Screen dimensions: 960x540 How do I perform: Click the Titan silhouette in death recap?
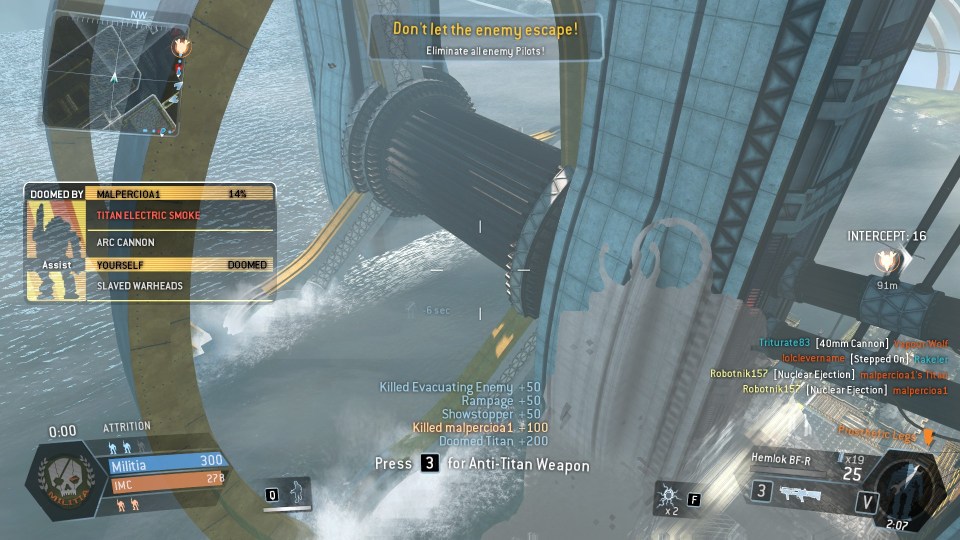[55, 238]
